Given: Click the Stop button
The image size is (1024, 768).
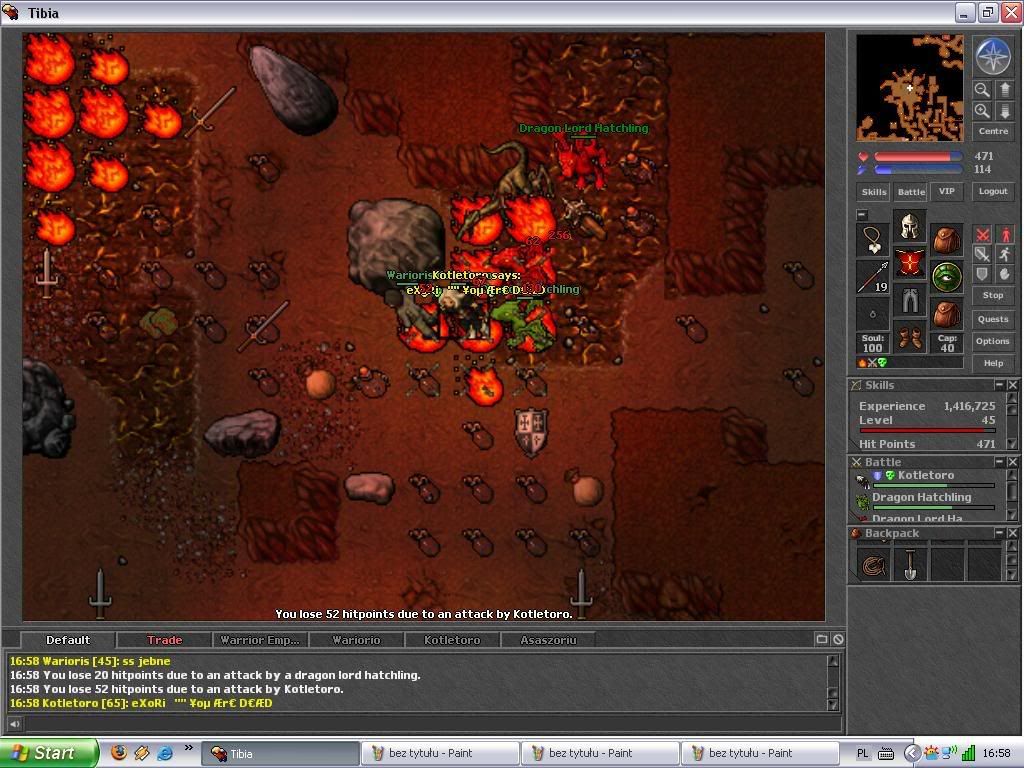Looking at the screenshot, I should tap(993, 296).
